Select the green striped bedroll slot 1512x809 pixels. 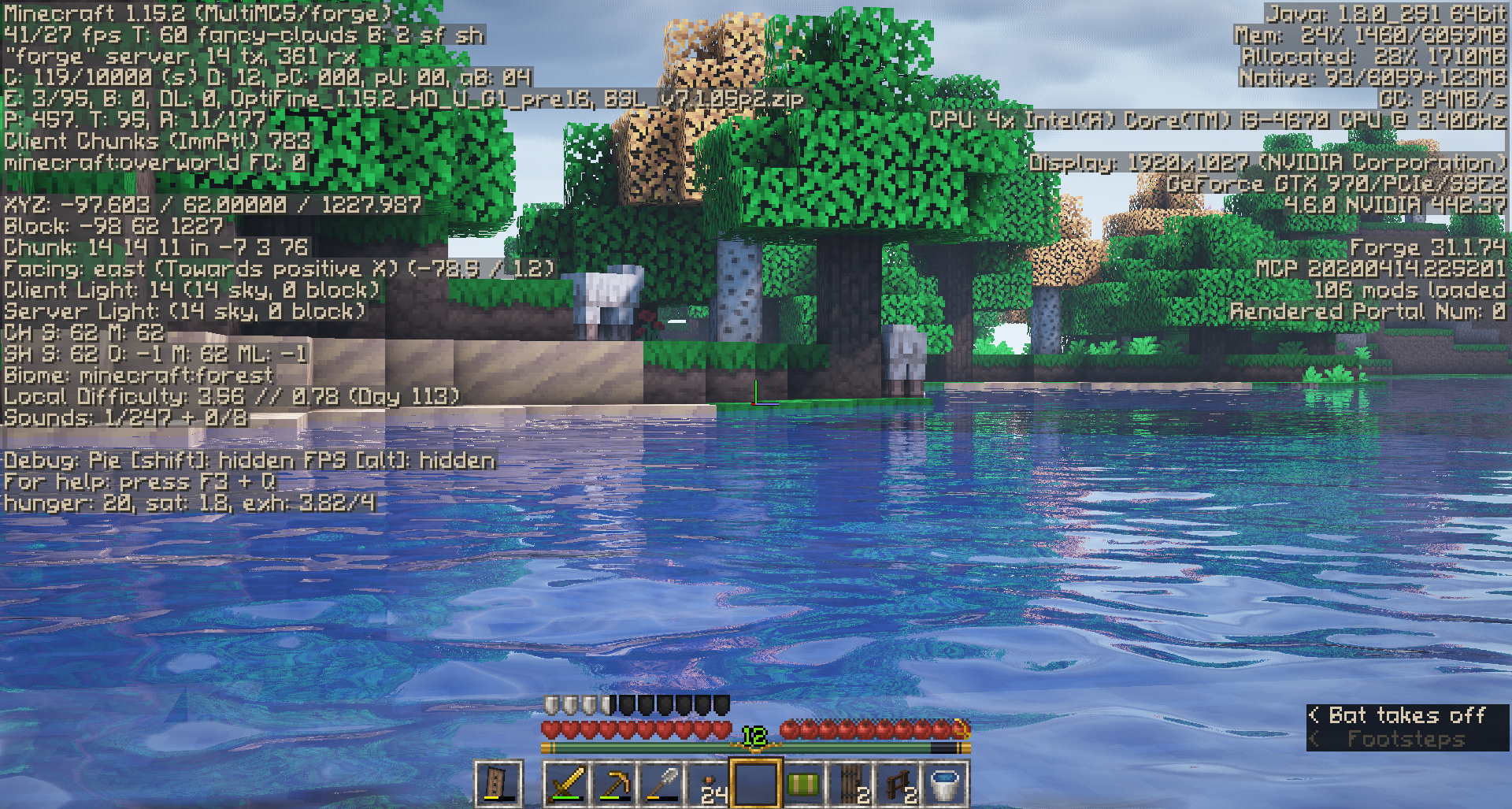point(803,784)
